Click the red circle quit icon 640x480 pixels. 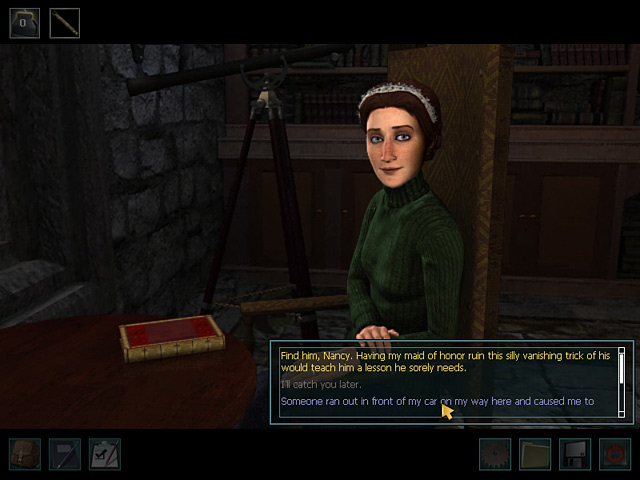(x=615, y=455)
